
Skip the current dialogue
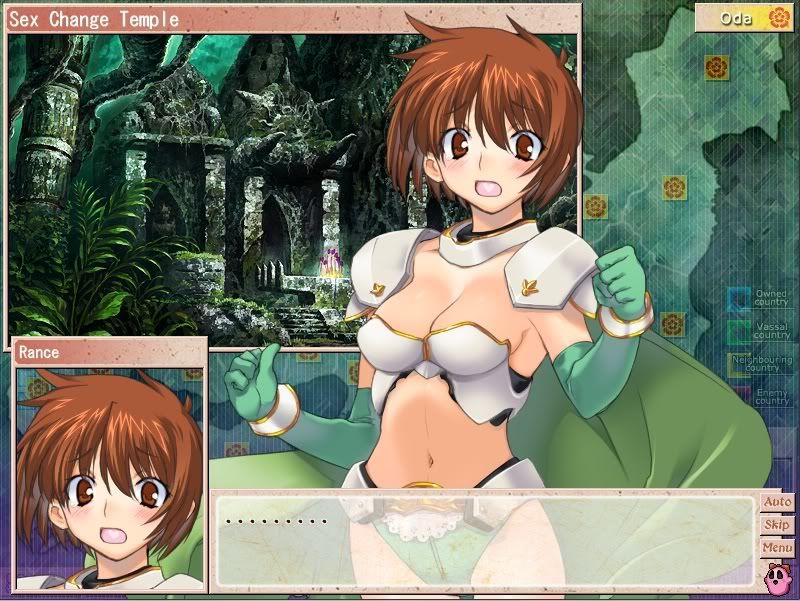pyautogui.click(x=776, y=525)
